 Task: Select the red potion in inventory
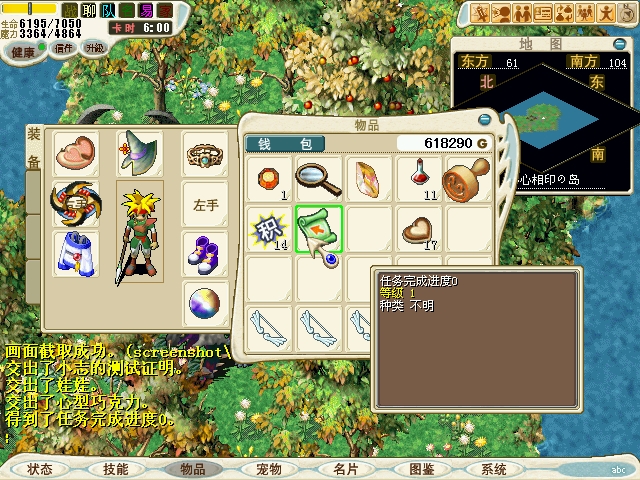pyautogui.click(x=419, y=178)
